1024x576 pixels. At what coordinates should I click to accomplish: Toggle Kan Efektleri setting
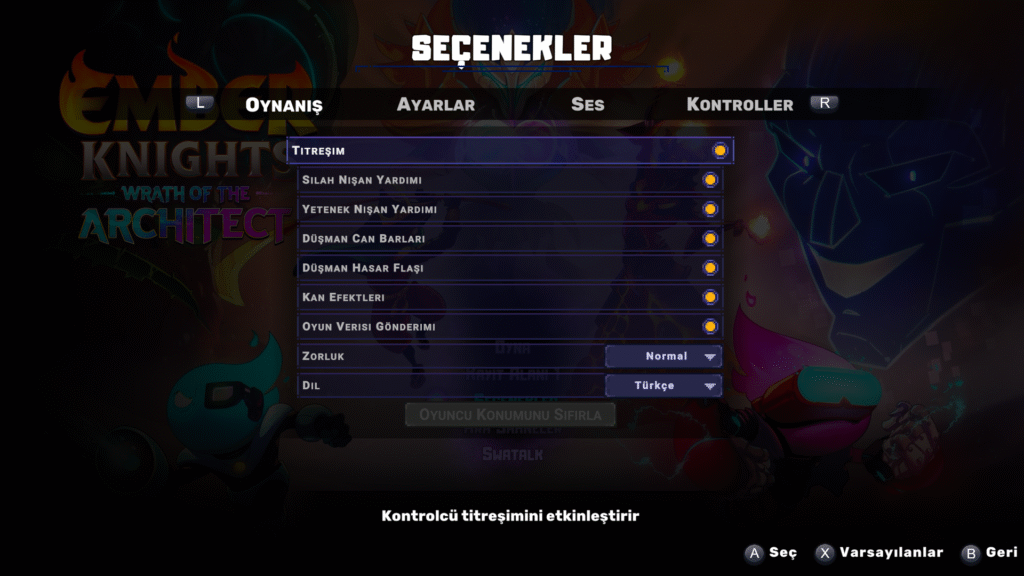pyautogui.click(x=710, y=297)
